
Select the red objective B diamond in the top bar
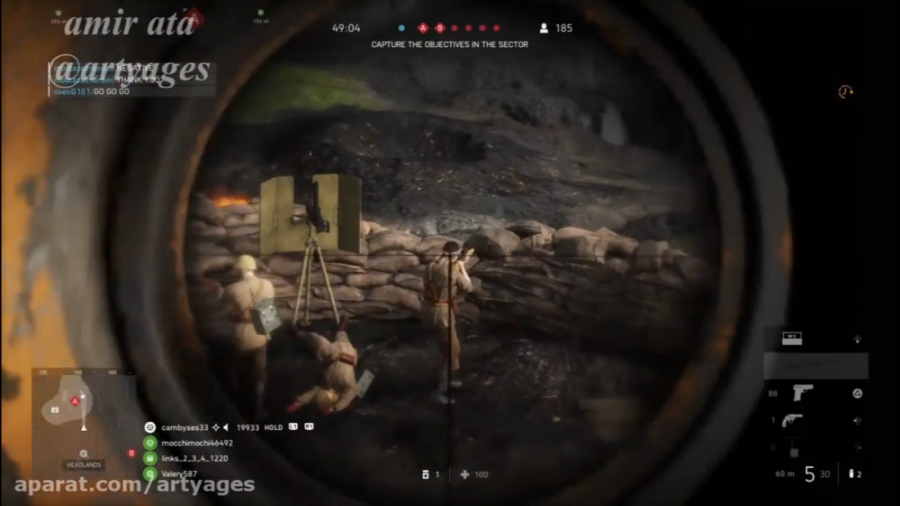tap(439, 28)
